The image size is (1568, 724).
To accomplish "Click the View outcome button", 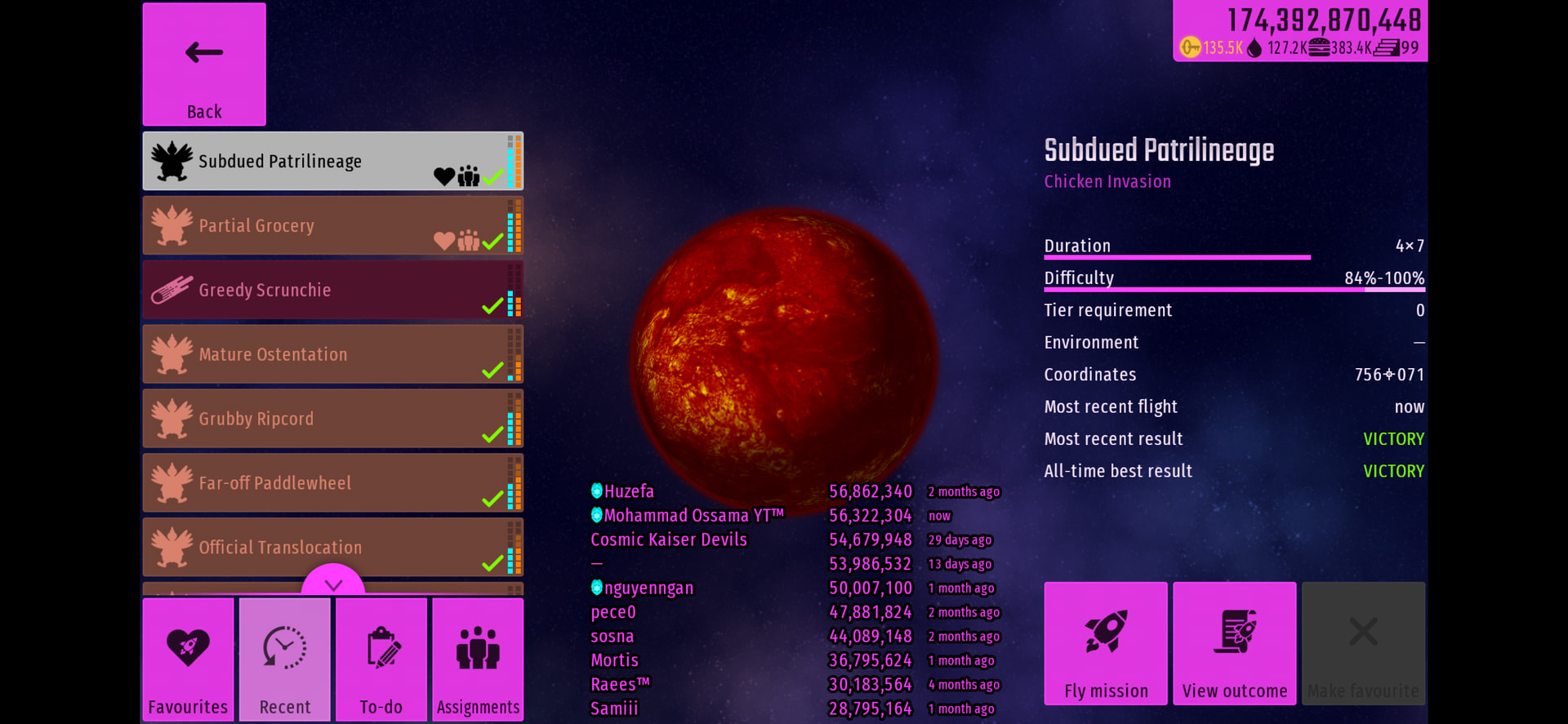I will click(x=1235, y=643).
